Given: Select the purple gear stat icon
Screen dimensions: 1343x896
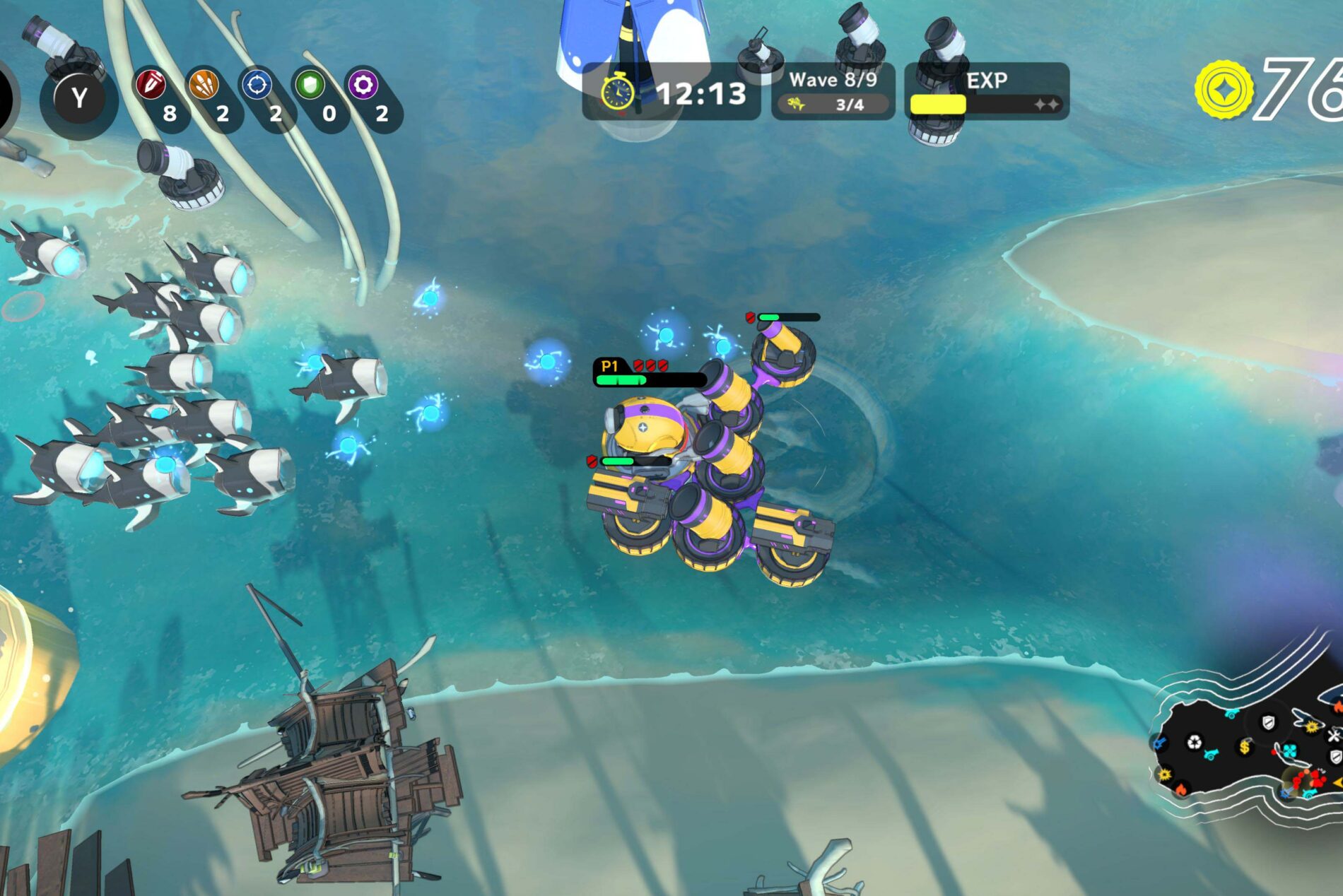Looking at the screenshot, I should [363, 86].
